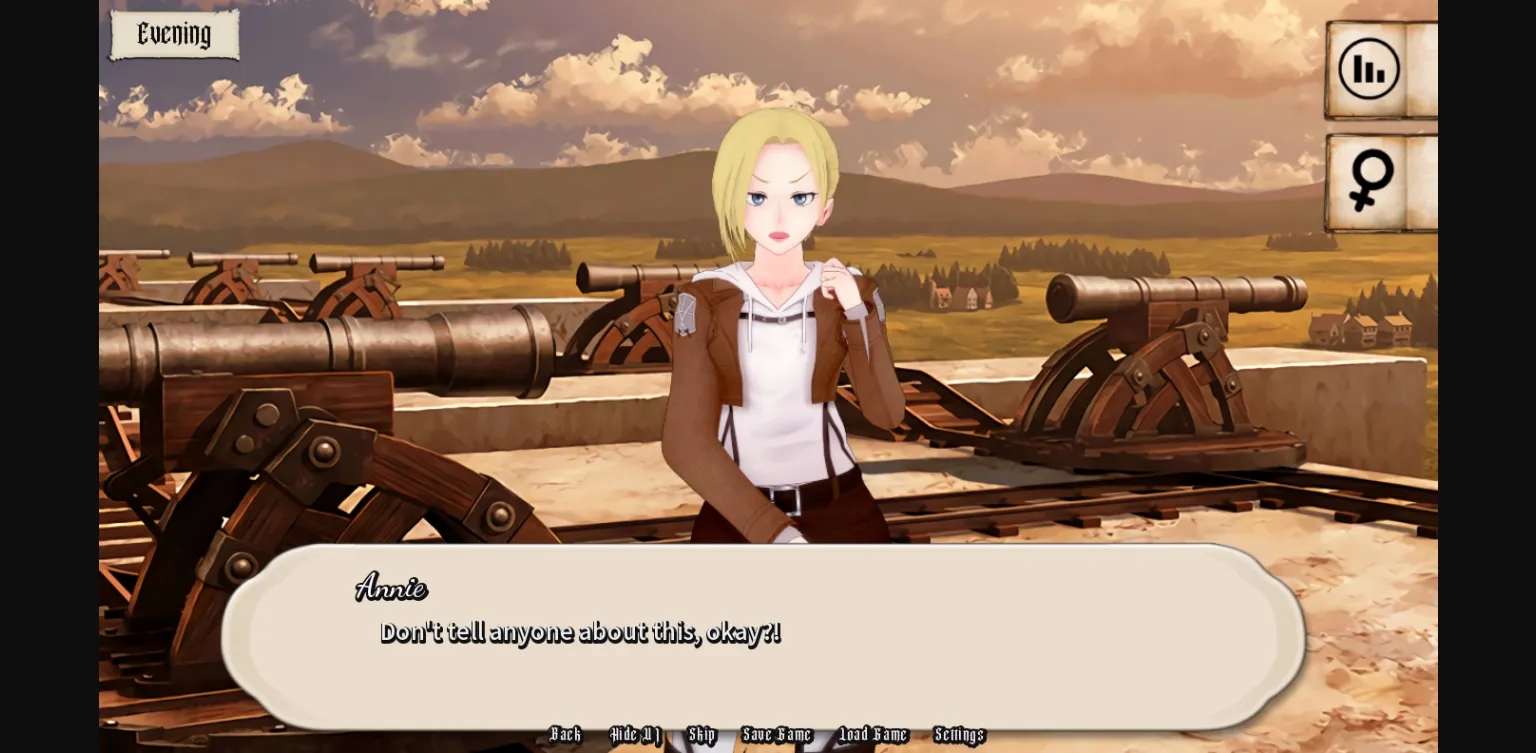Click the parchment panel behind the stats icon
1536x753 pixels.
(x=1379, y=67)
